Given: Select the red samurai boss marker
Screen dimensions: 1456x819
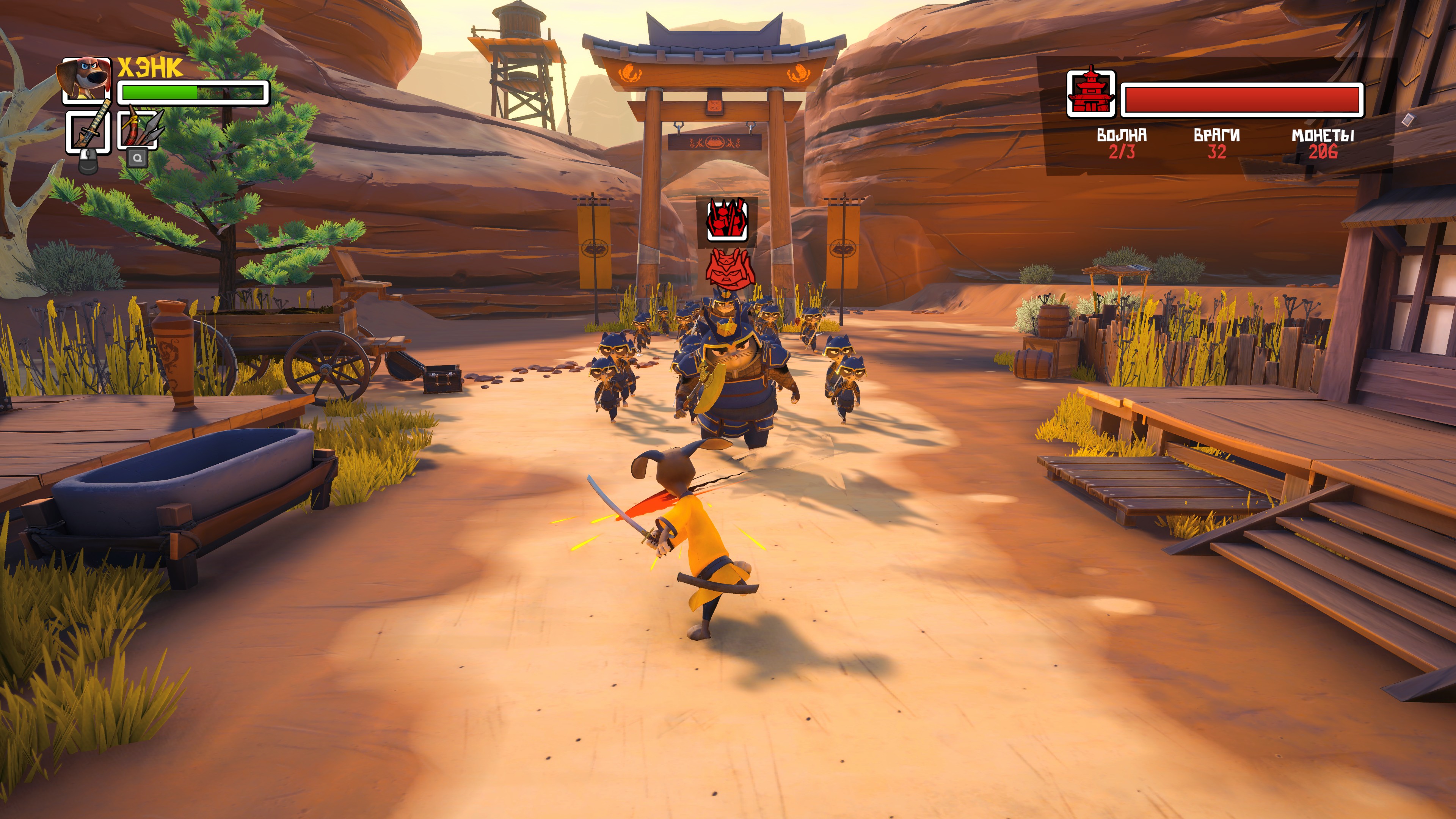Looking at the screenshot, I should coord(730,268).
